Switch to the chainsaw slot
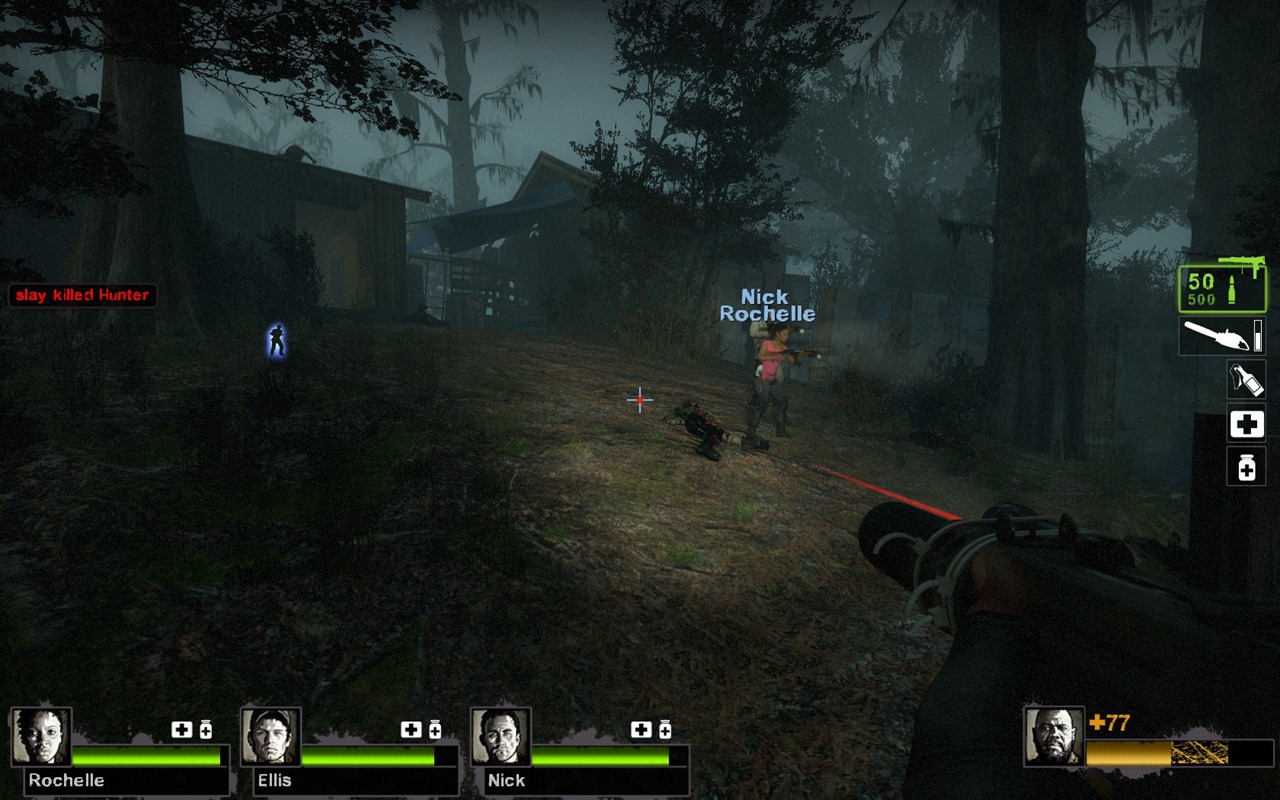The height and width of the screenshot is (800, 1280). pos(1222,336)
